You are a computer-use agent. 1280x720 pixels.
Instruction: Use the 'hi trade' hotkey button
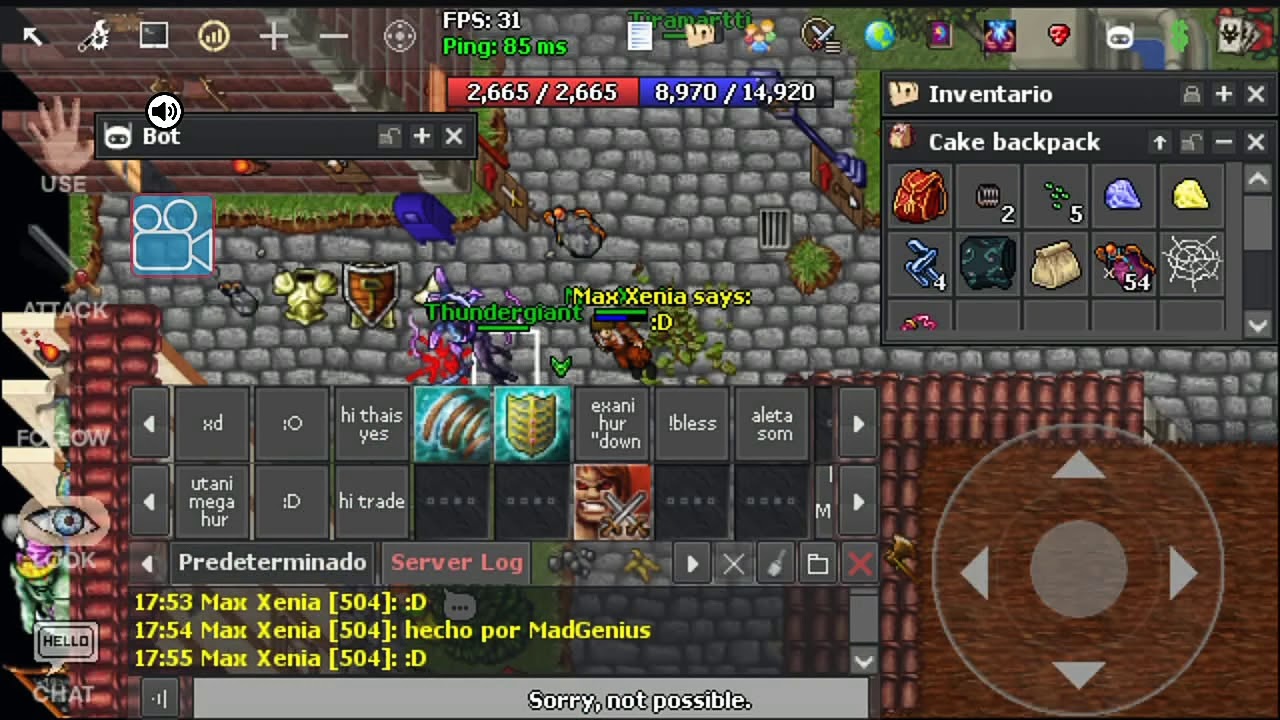pyautogui.click(x=371, y=502)
